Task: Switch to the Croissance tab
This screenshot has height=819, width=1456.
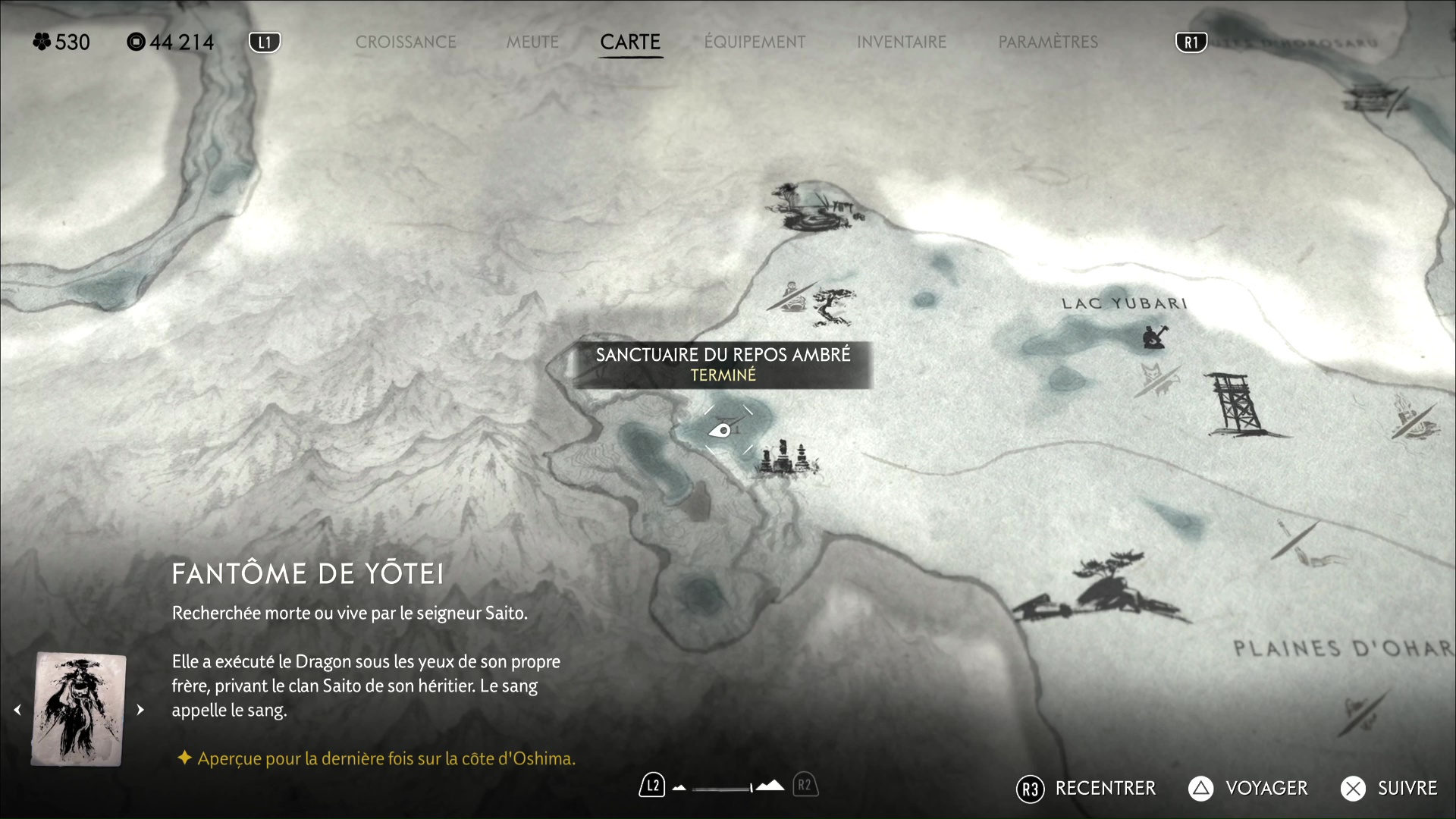Action: tap(406, 42)
